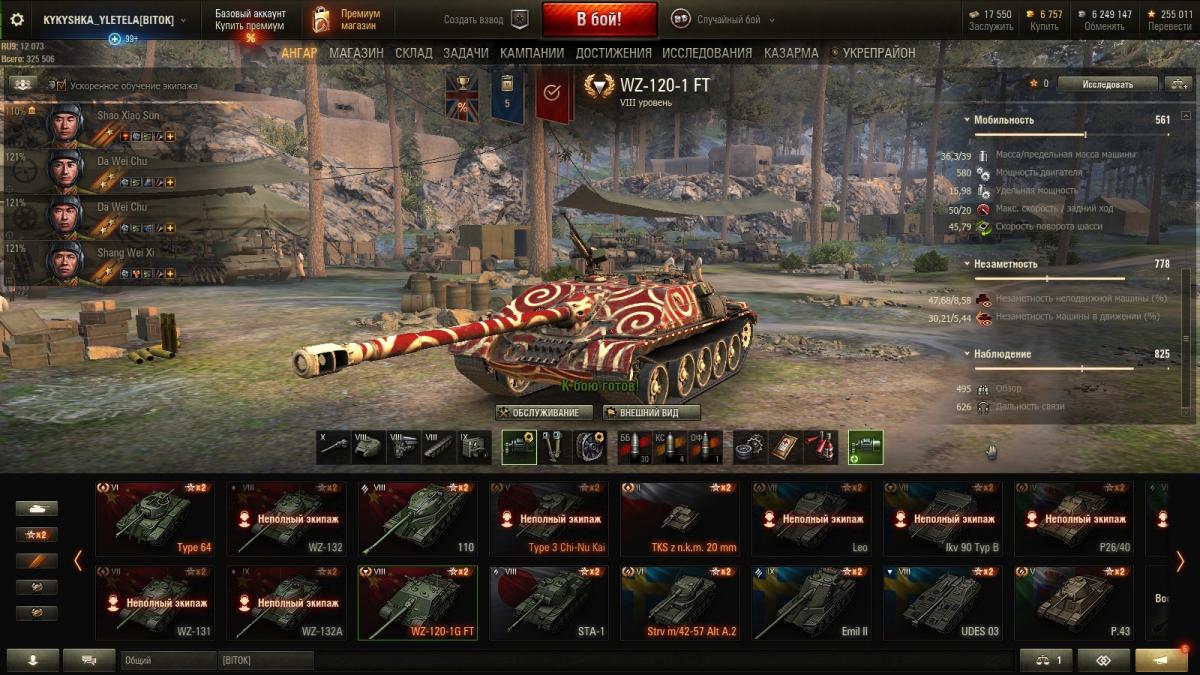Click the ОБСЛУЖИВАНИЕ button
The width and height of the screenshot is (1200, 675).
544,412
